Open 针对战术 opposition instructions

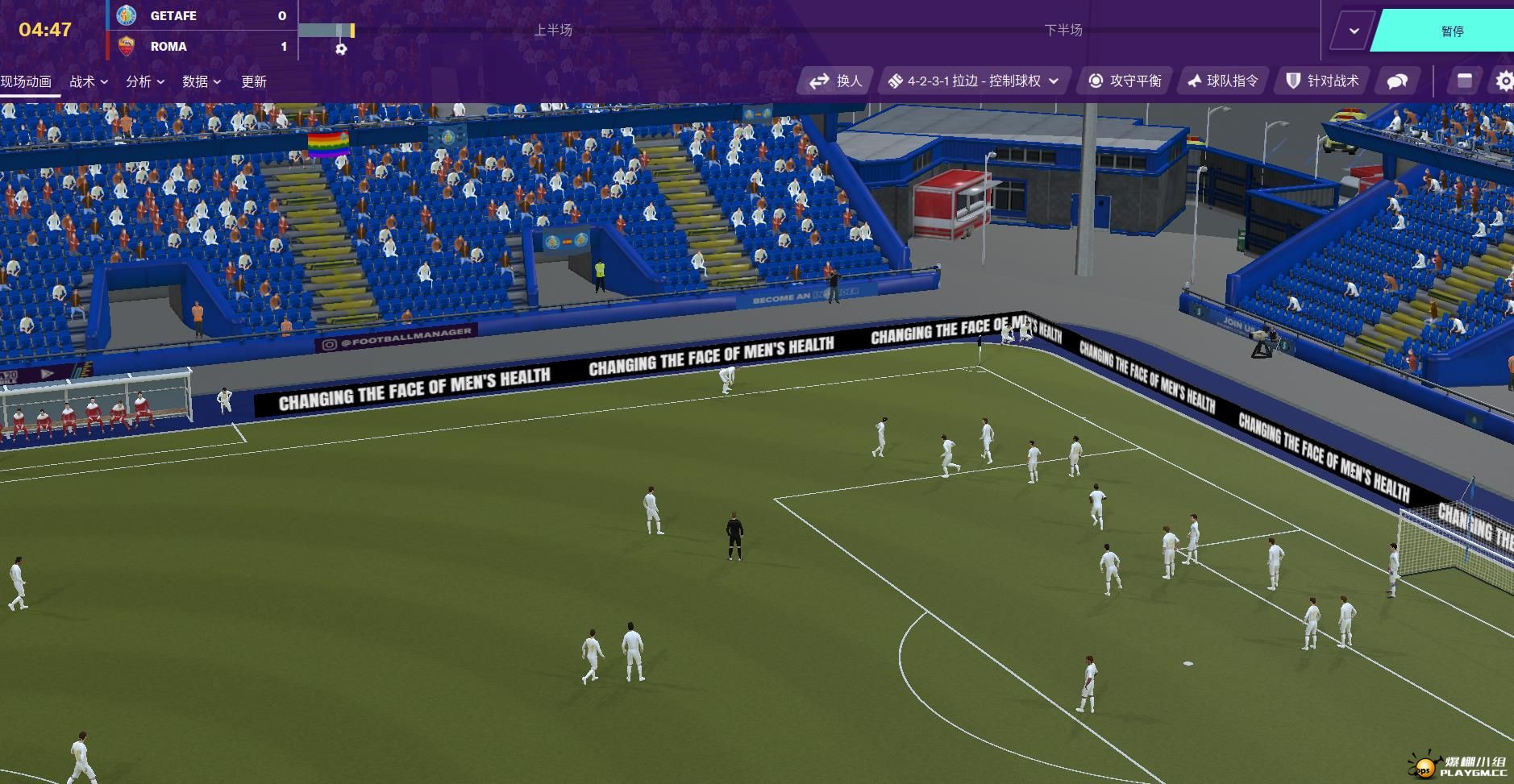1323,81
